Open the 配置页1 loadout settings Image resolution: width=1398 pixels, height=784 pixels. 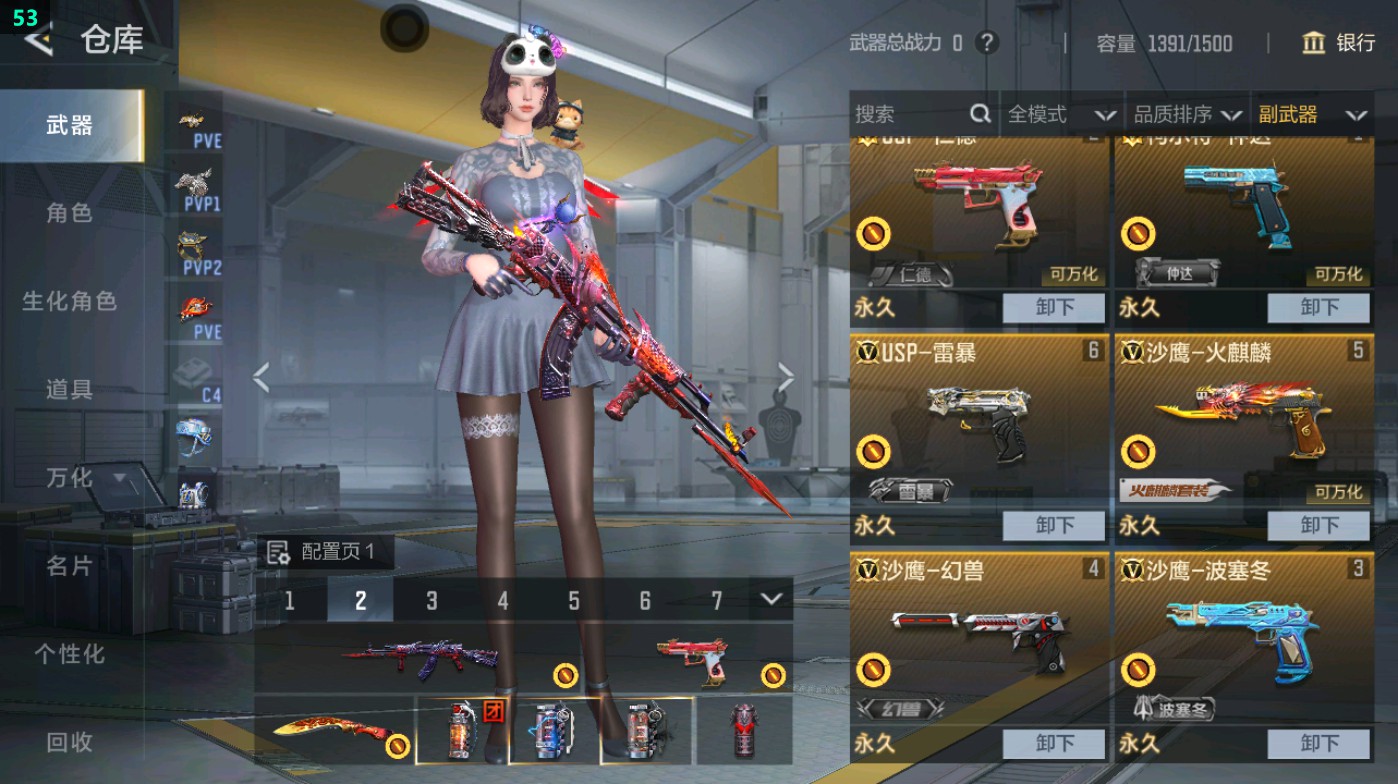(x=326, y=552)
